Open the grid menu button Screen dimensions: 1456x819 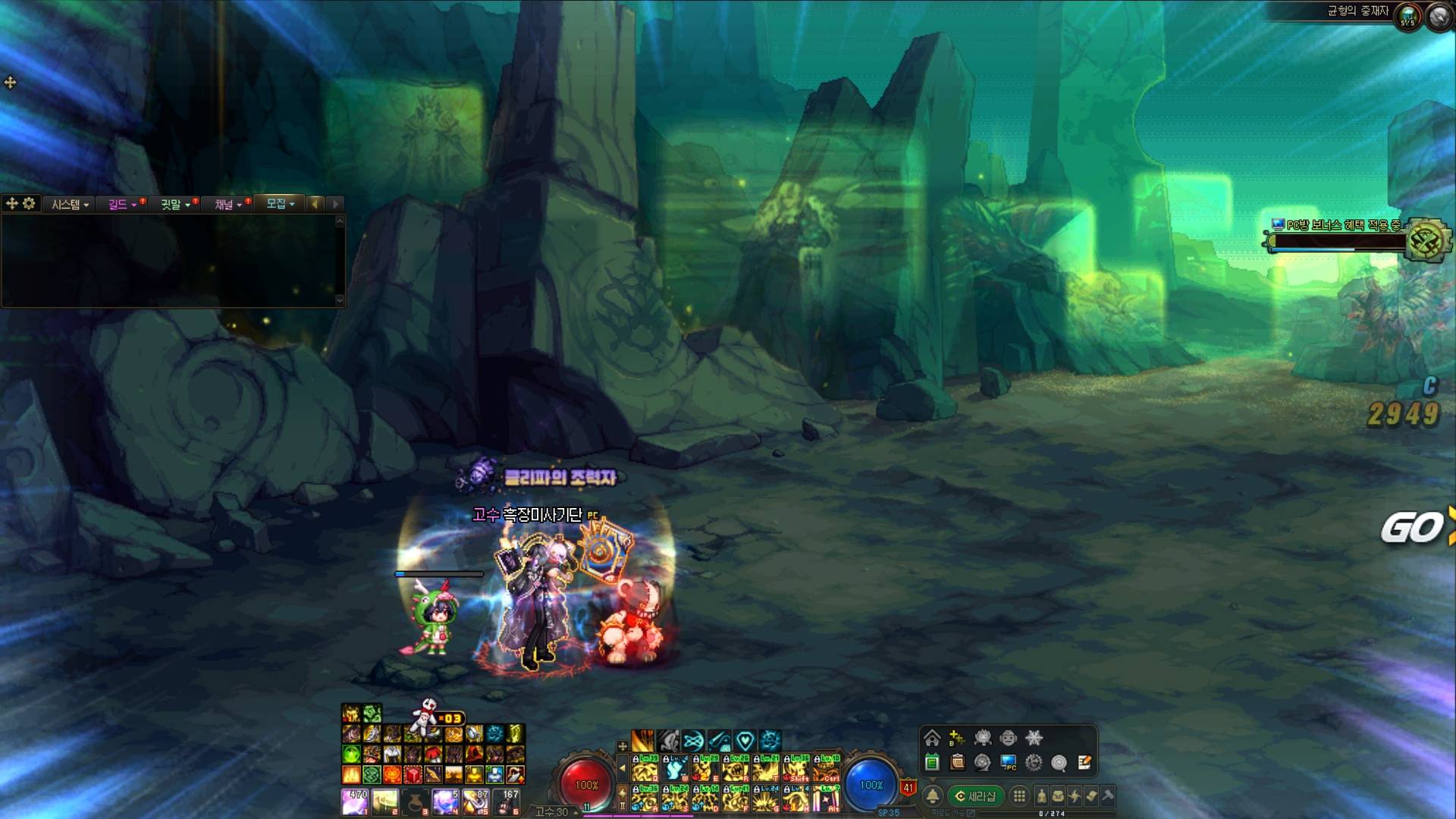tap(1019, 796)
